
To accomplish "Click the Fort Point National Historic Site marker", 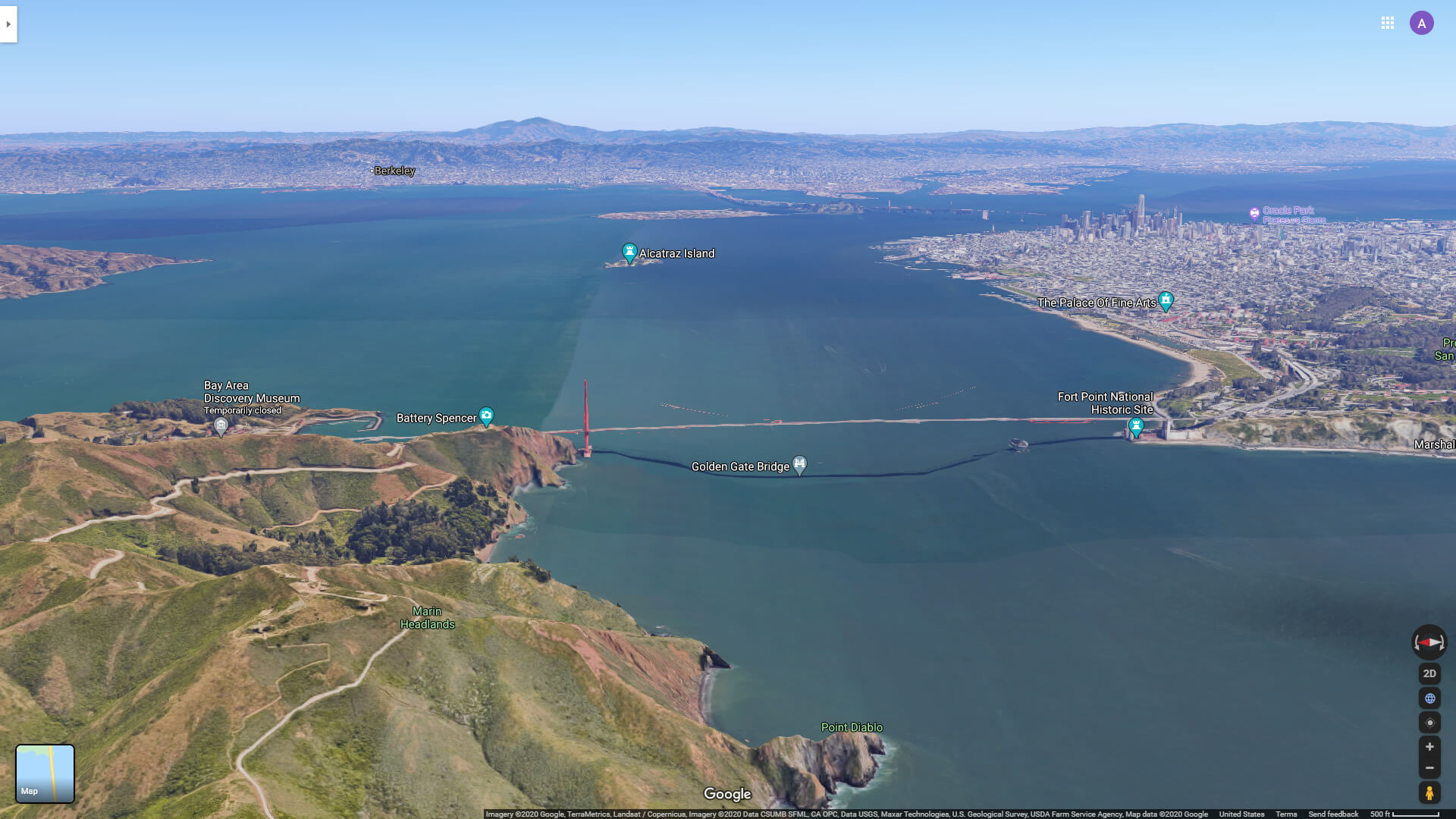I will click(x=1135, y=426).
